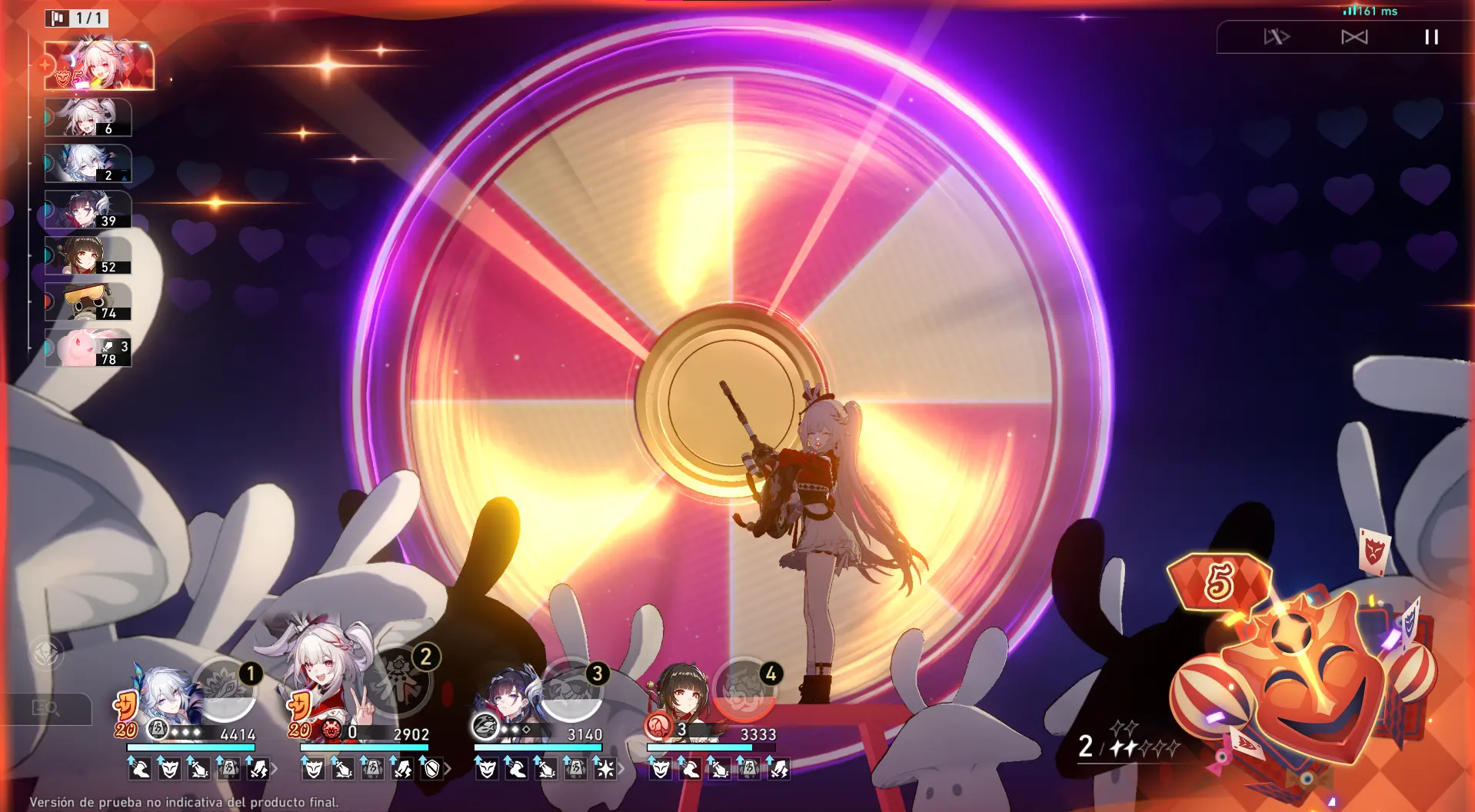Select the turn order portrait numbered 52
This screenshot has height=812, width=1475.
pos(88,256)
